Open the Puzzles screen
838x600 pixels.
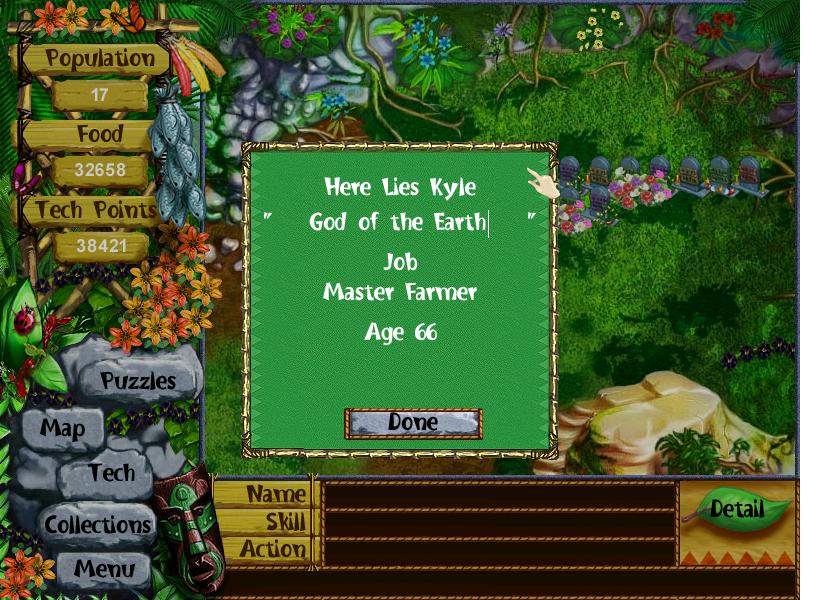pyautogui.click(x=138, y=381)
